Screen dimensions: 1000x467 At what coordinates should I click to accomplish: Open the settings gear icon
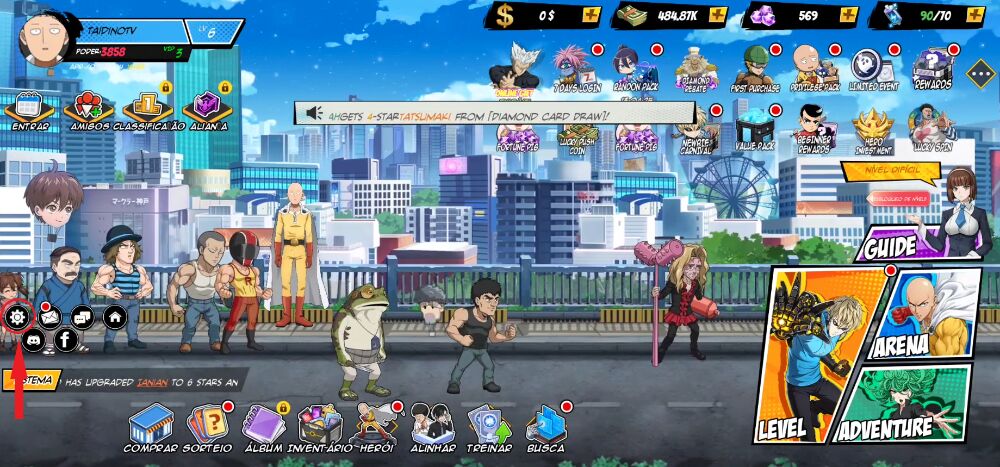pos(16,318)
